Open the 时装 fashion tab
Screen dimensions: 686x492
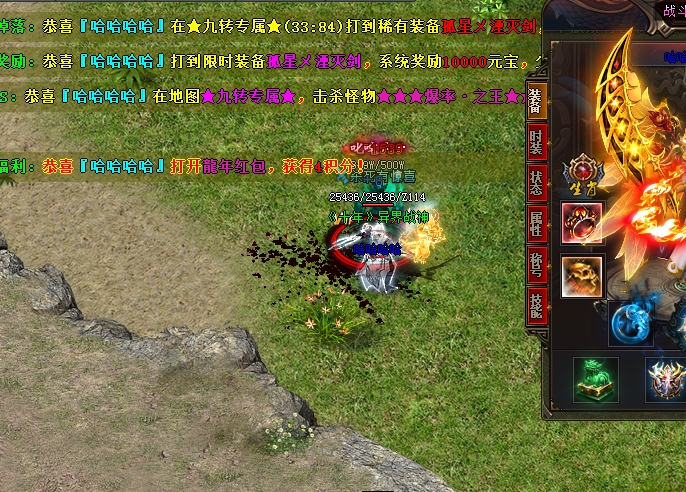[536, 143]
